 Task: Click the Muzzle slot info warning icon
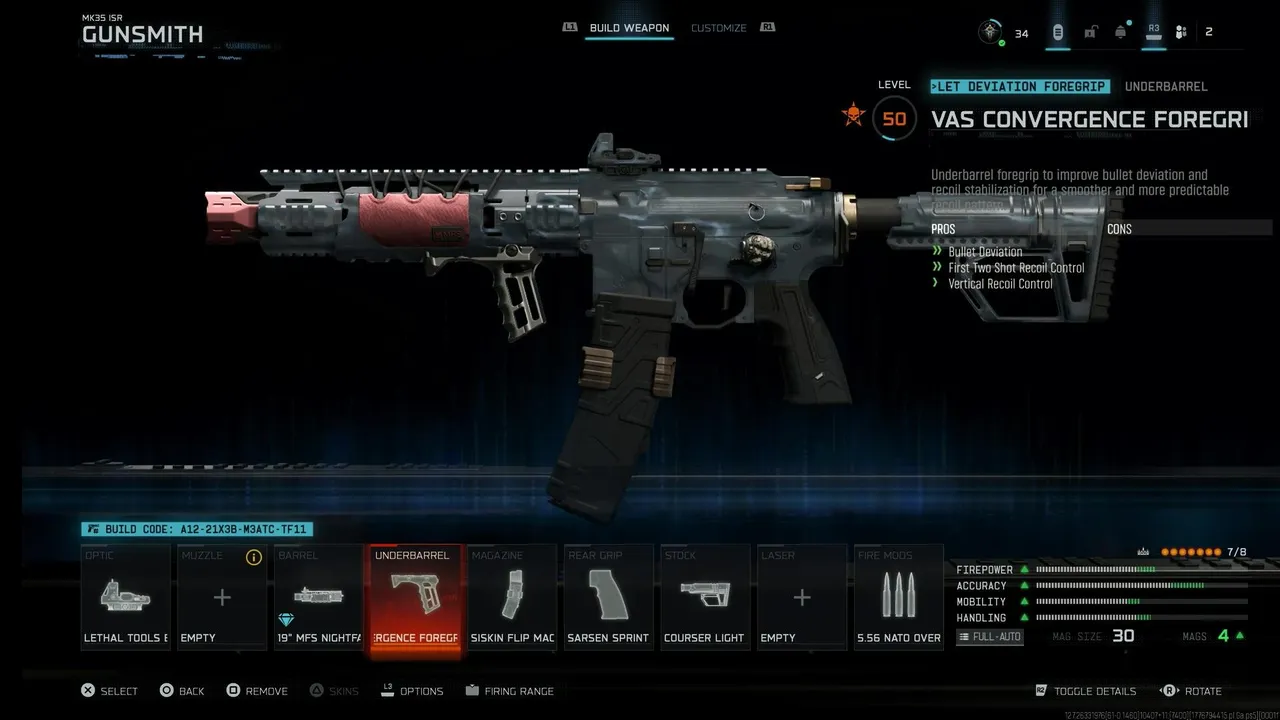click(x=254, y=557)
